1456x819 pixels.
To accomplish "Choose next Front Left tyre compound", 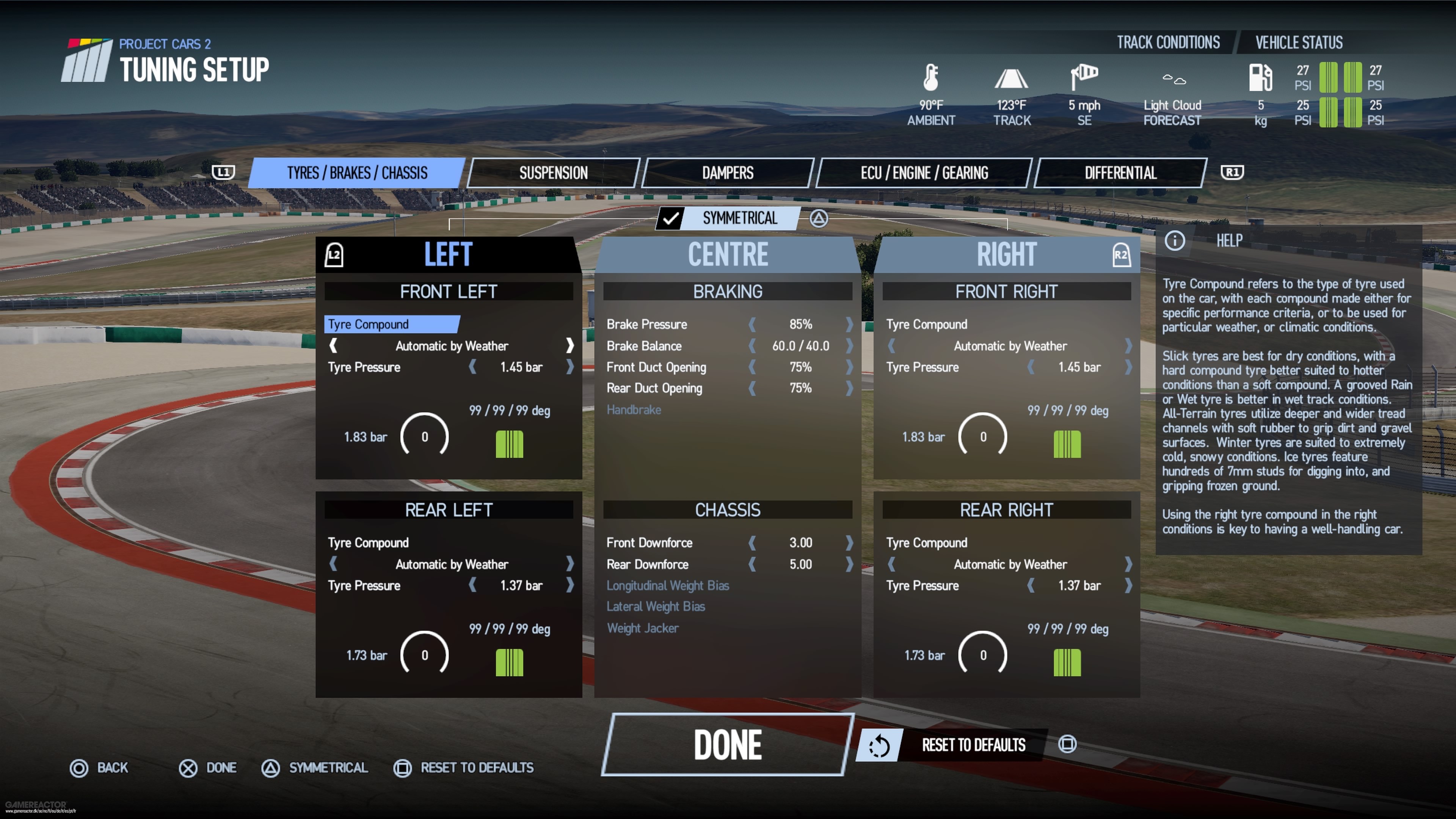I will [x=570, y=345].
